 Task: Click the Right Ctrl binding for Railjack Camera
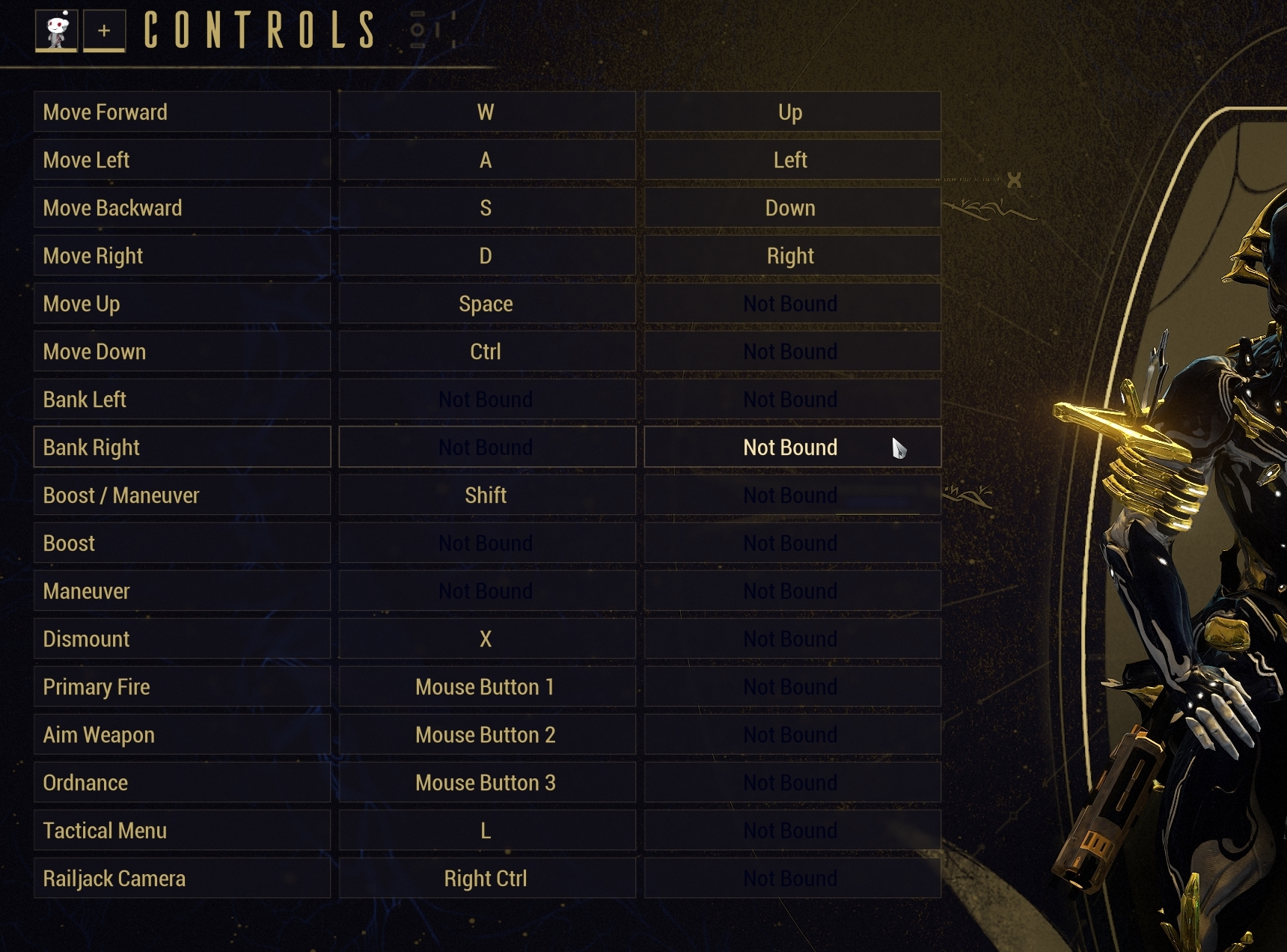(x=486, y=878)
